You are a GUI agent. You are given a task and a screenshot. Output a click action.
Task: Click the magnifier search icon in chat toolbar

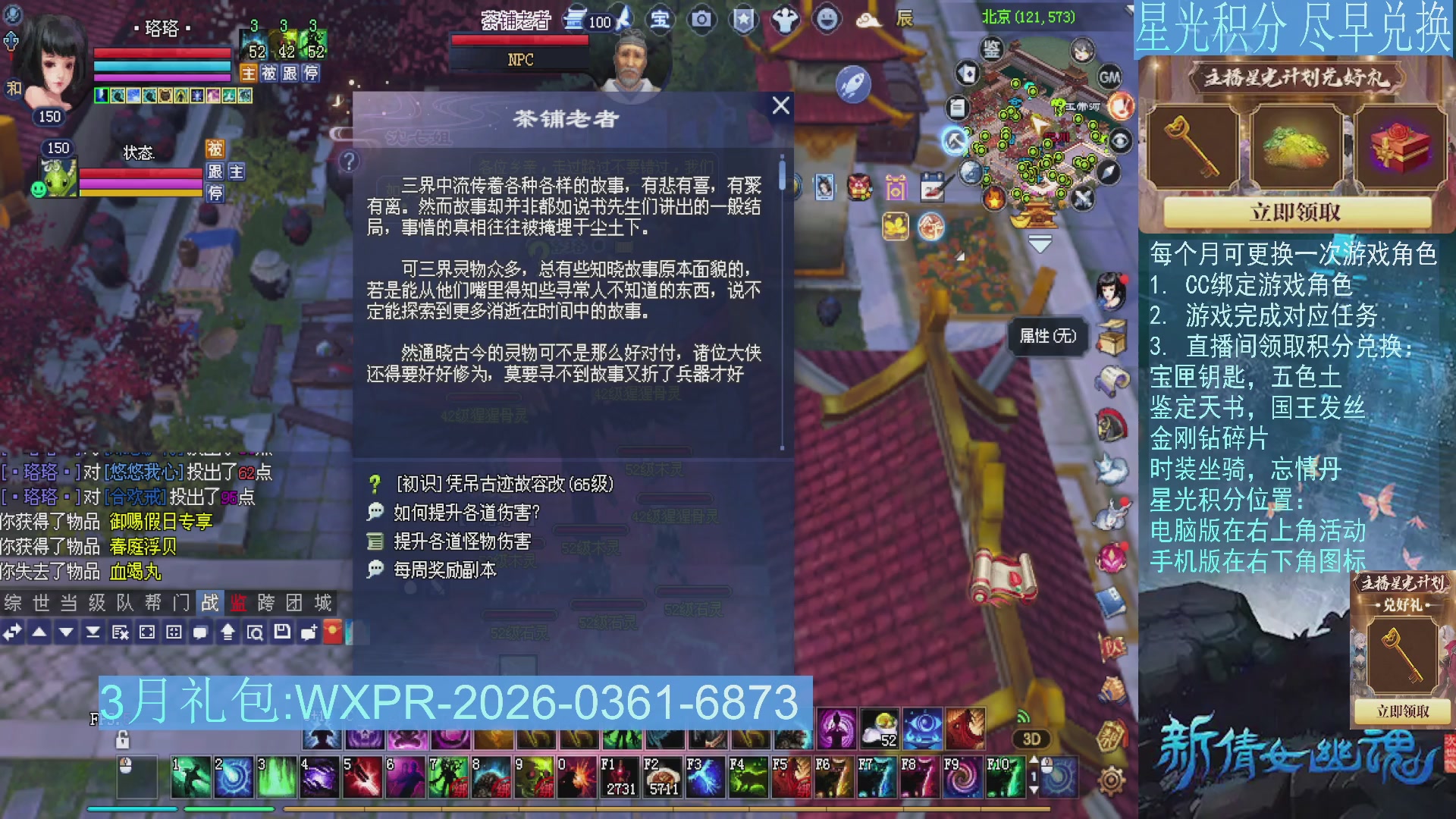point(256,631)
